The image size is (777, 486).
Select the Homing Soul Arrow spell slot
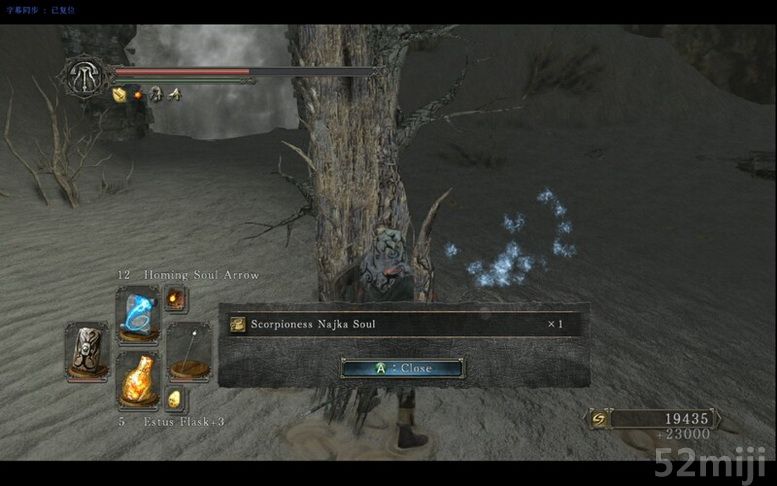pos(137,312)
